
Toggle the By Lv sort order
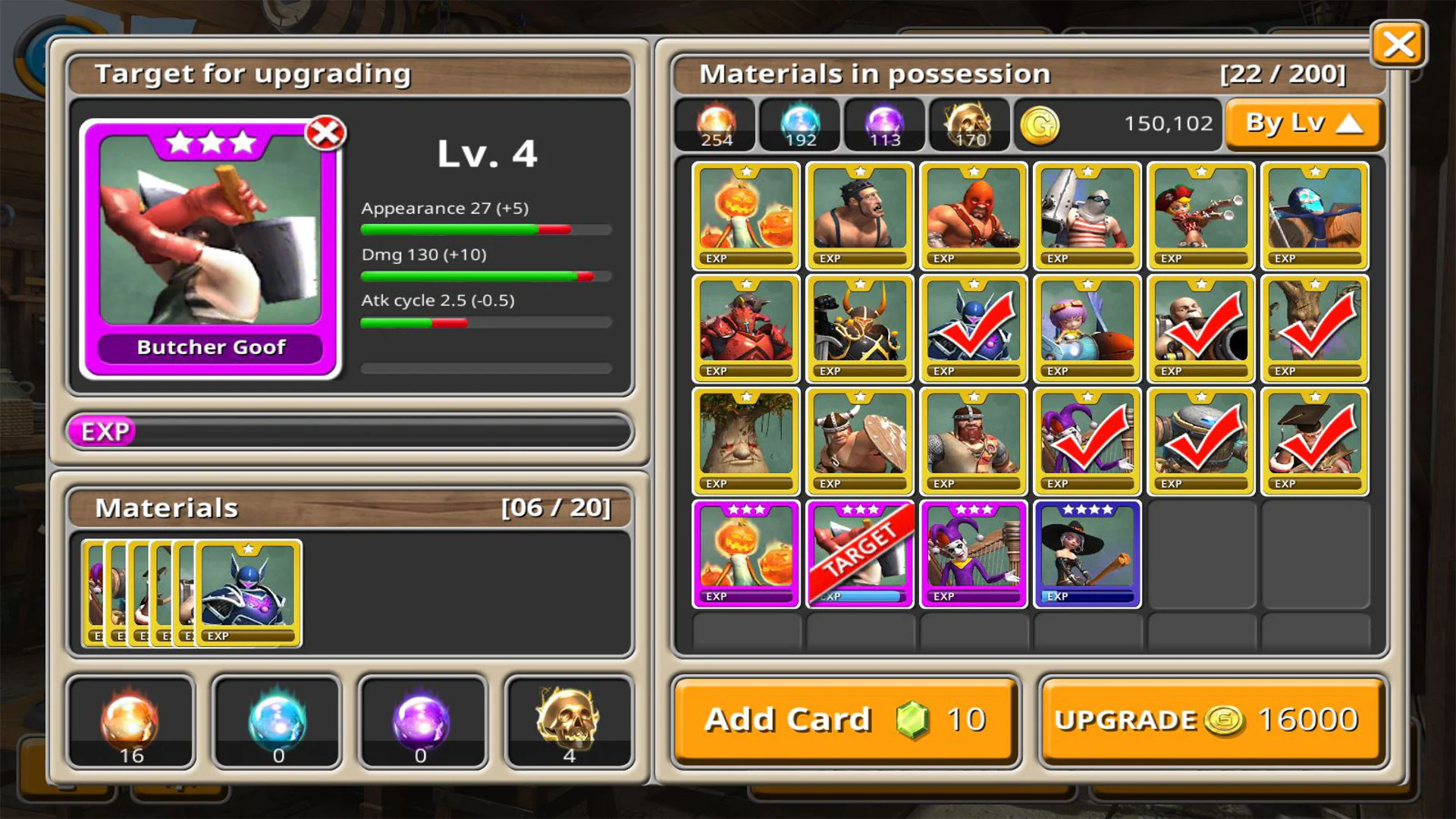pos(1304,124)
